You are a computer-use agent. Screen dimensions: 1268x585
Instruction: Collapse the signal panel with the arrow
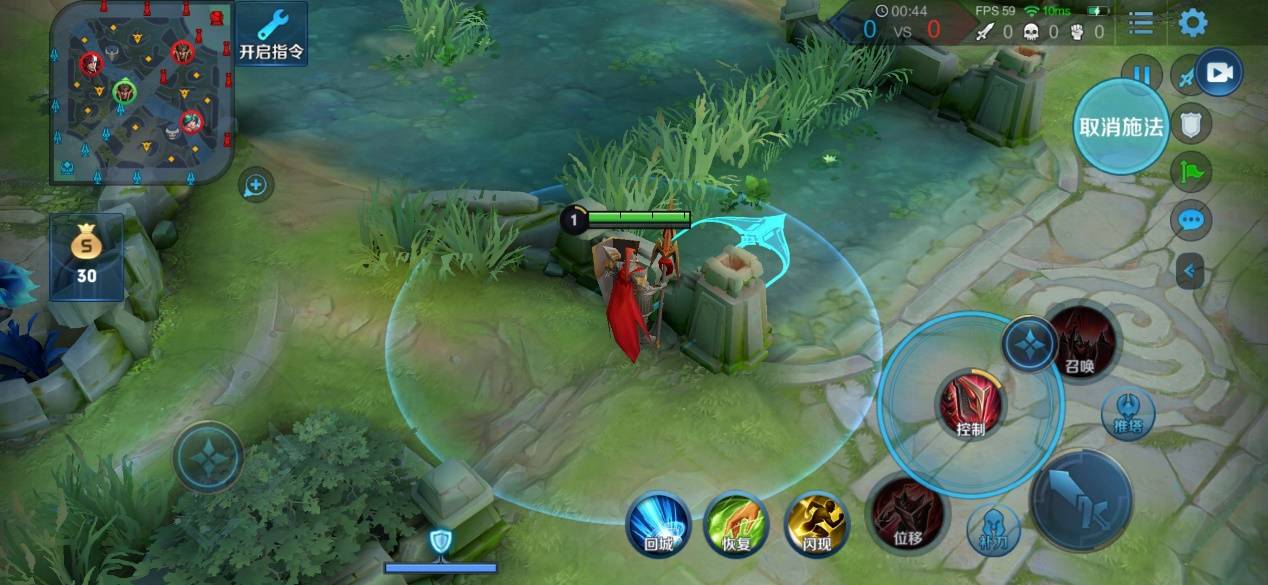pyautogui.click(x=1190, y=270)
